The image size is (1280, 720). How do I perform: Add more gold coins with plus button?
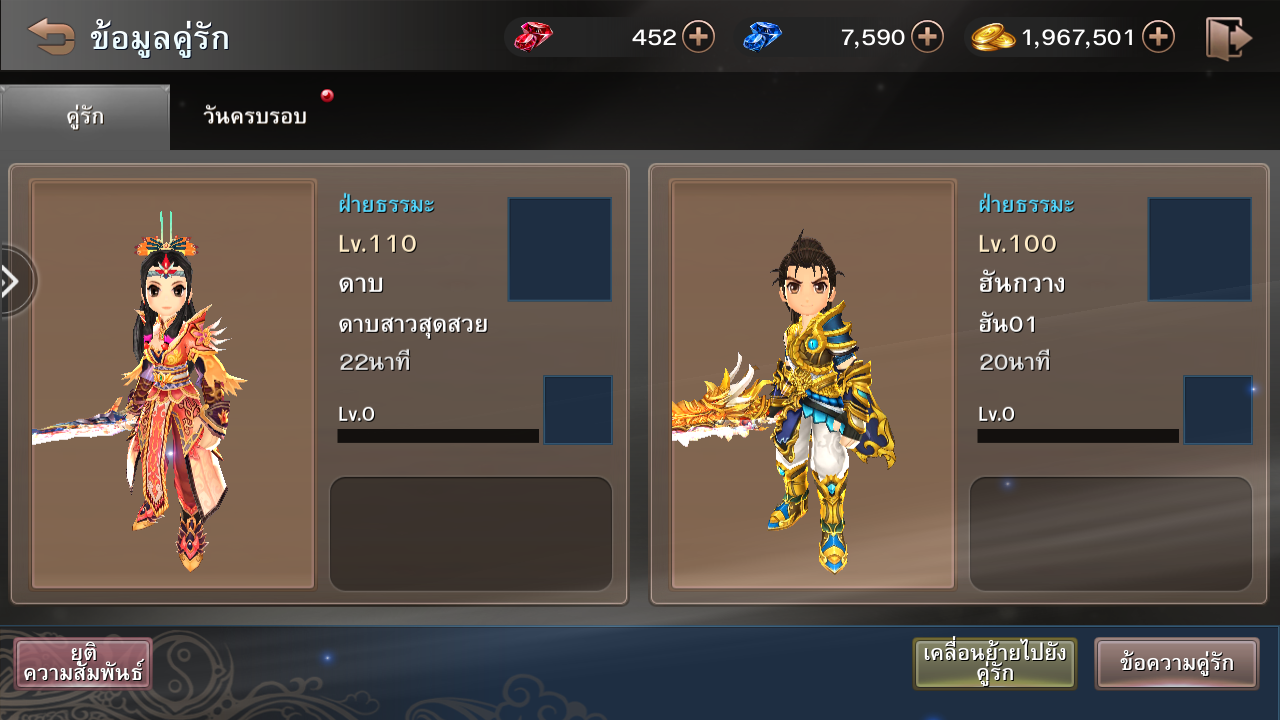[1158, 37]
